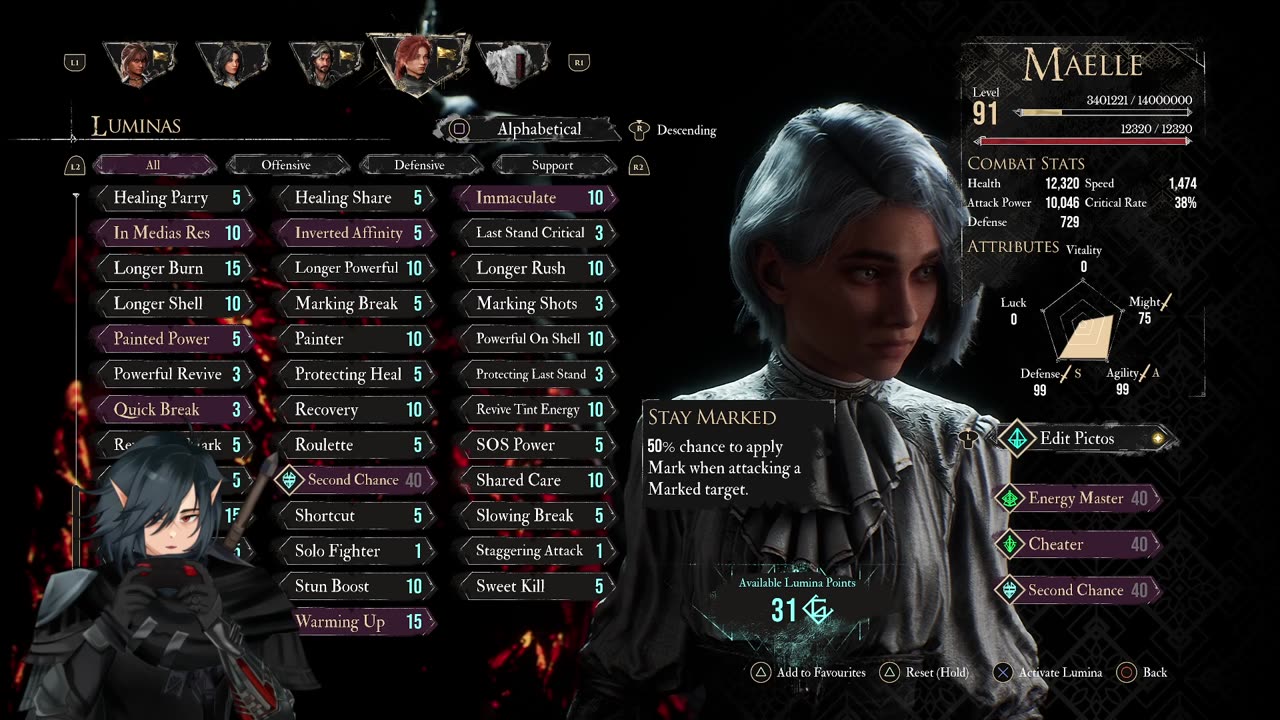
Task: Choose the All luminas filter
Action: (x=153, y=165)
